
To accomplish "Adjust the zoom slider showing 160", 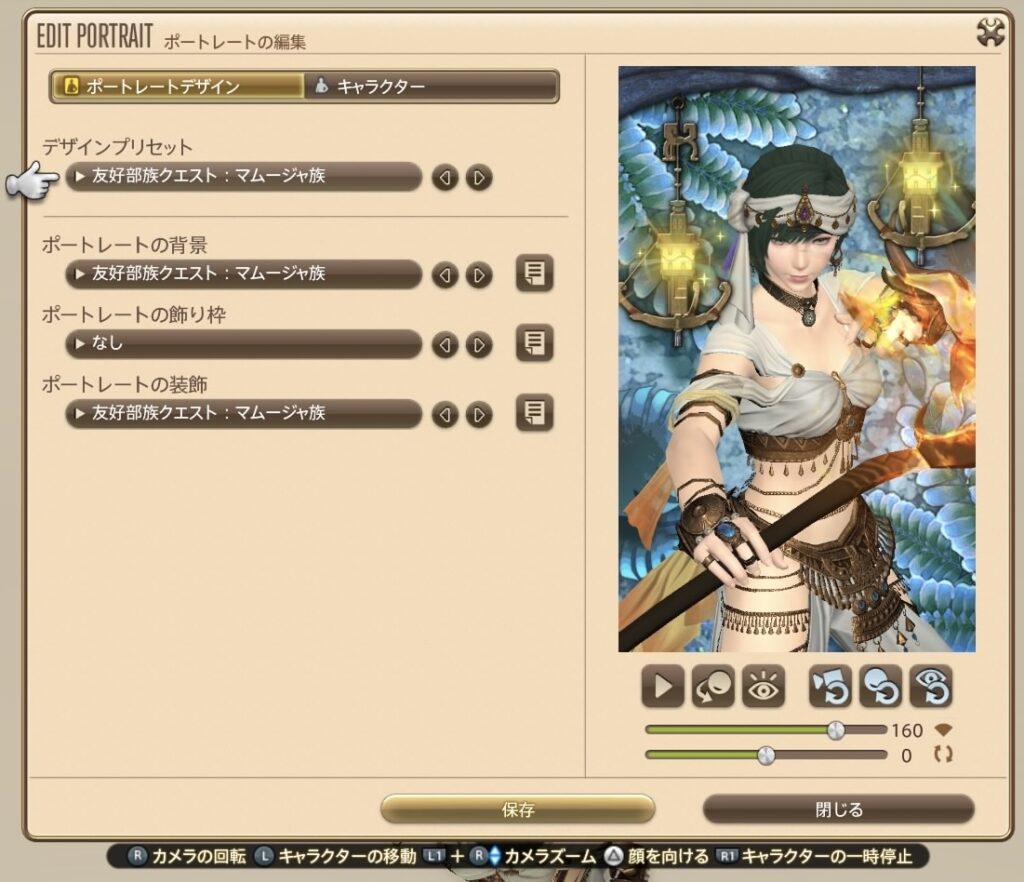I will pos(836,730).
